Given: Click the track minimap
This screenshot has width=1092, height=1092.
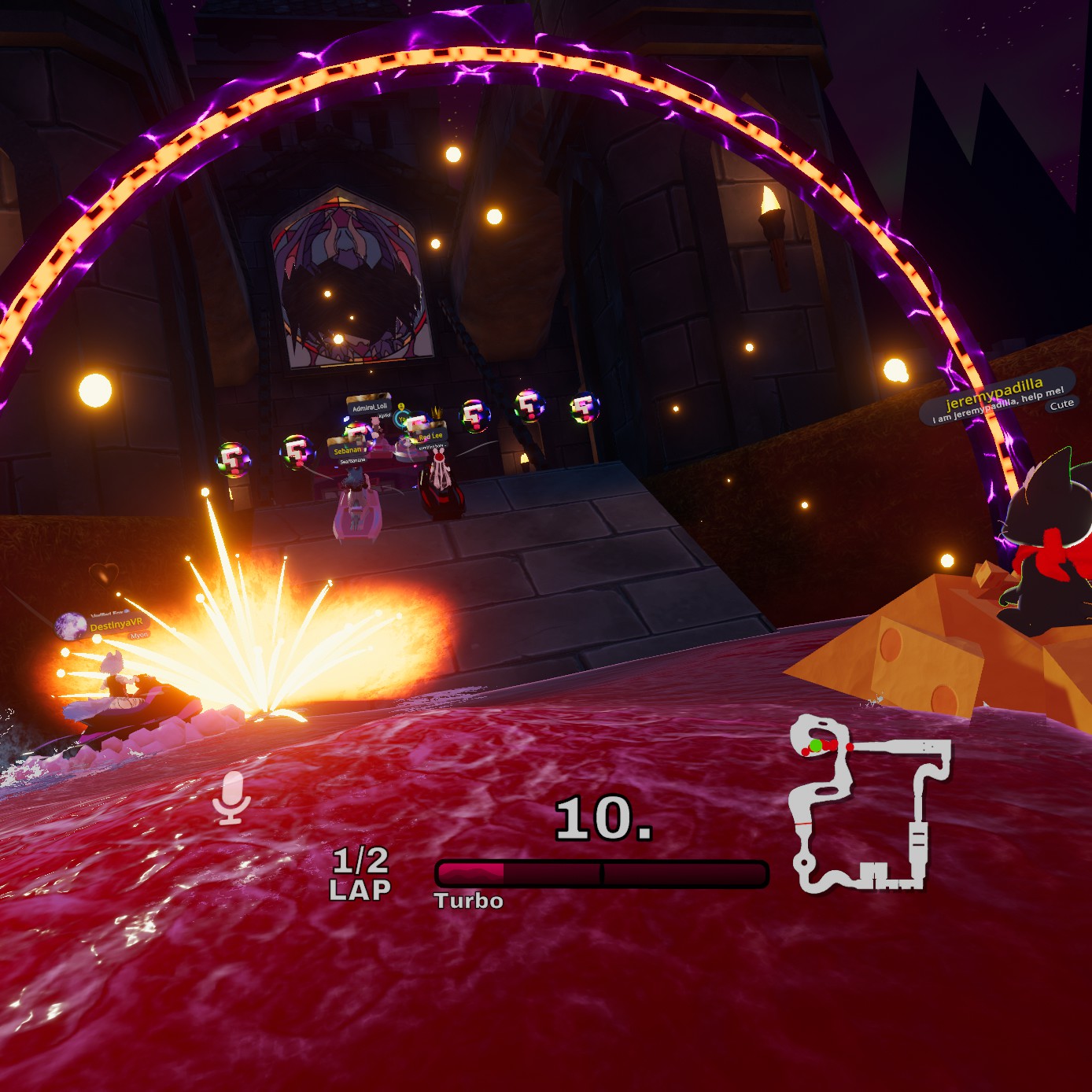Looking at the screenshot, I should tap(869, 804).
